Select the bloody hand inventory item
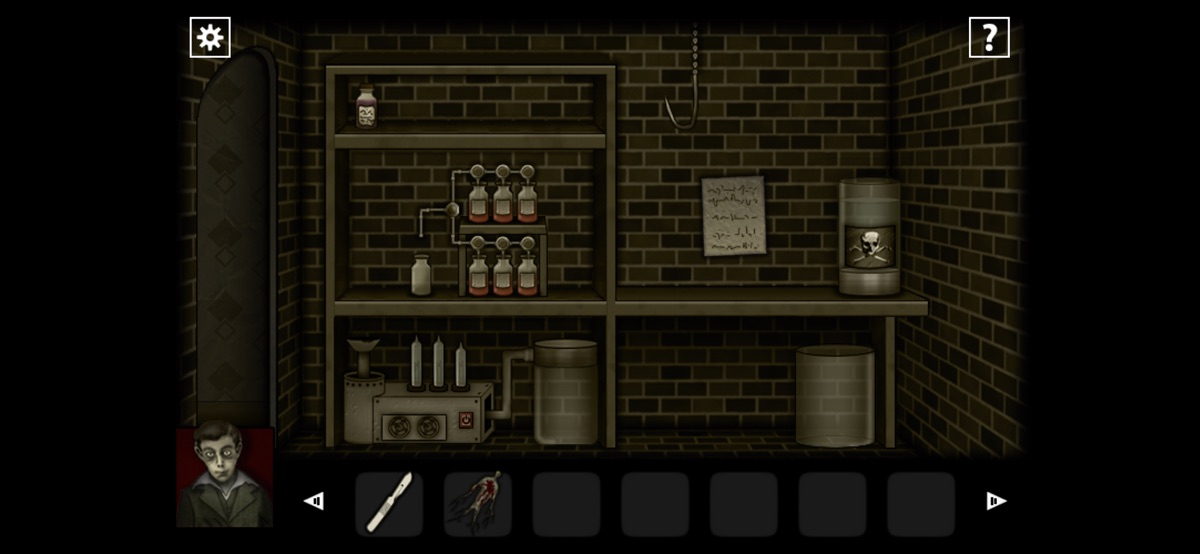Image resolution: width=1200 pixels, height=554 pixels. click(478, 503)
